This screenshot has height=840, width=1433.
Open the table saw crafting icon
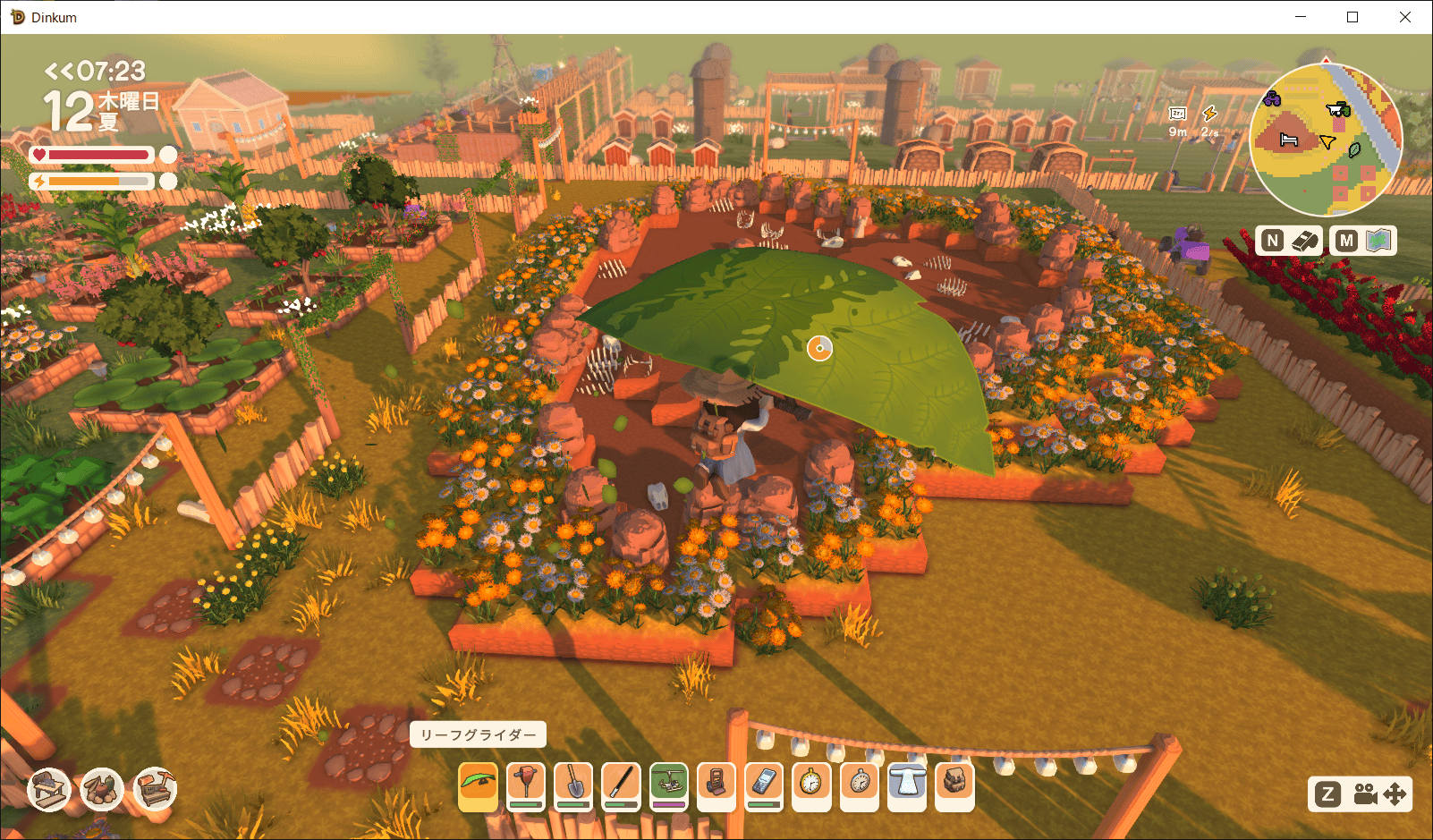click(49, 790)
